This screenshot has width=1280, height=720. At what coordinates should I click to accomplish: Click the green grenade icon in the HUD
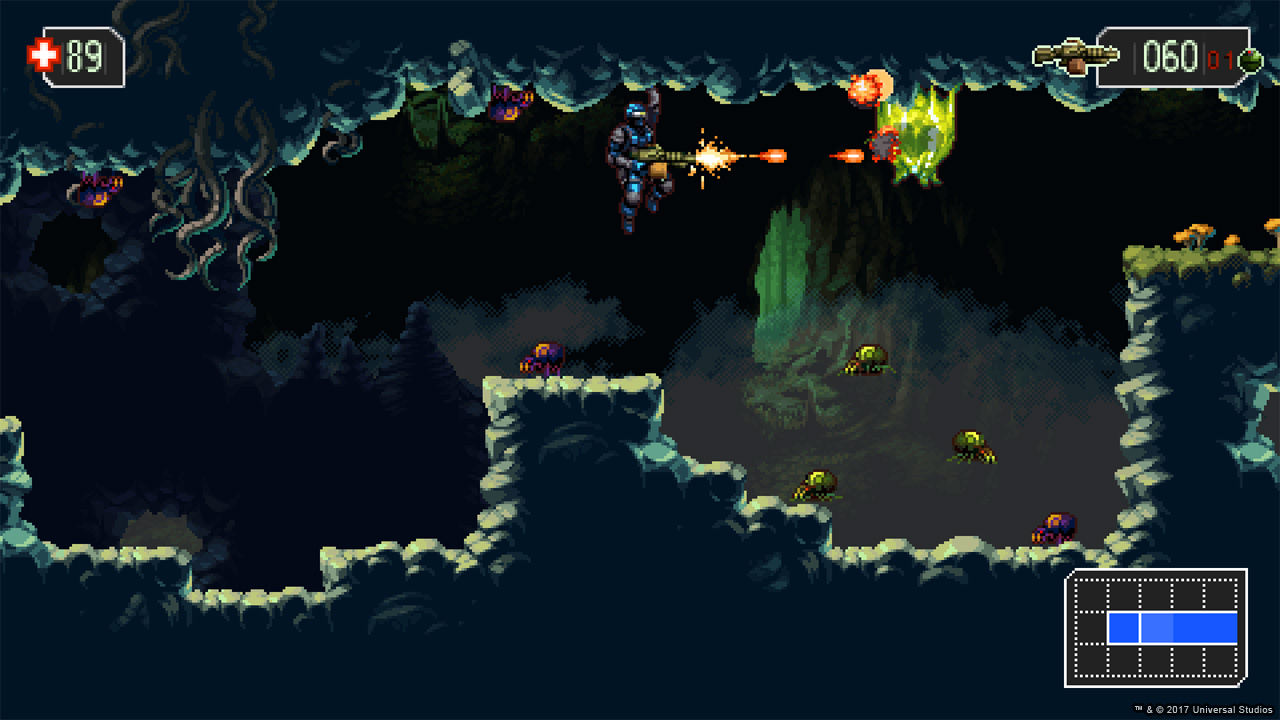1248,58
